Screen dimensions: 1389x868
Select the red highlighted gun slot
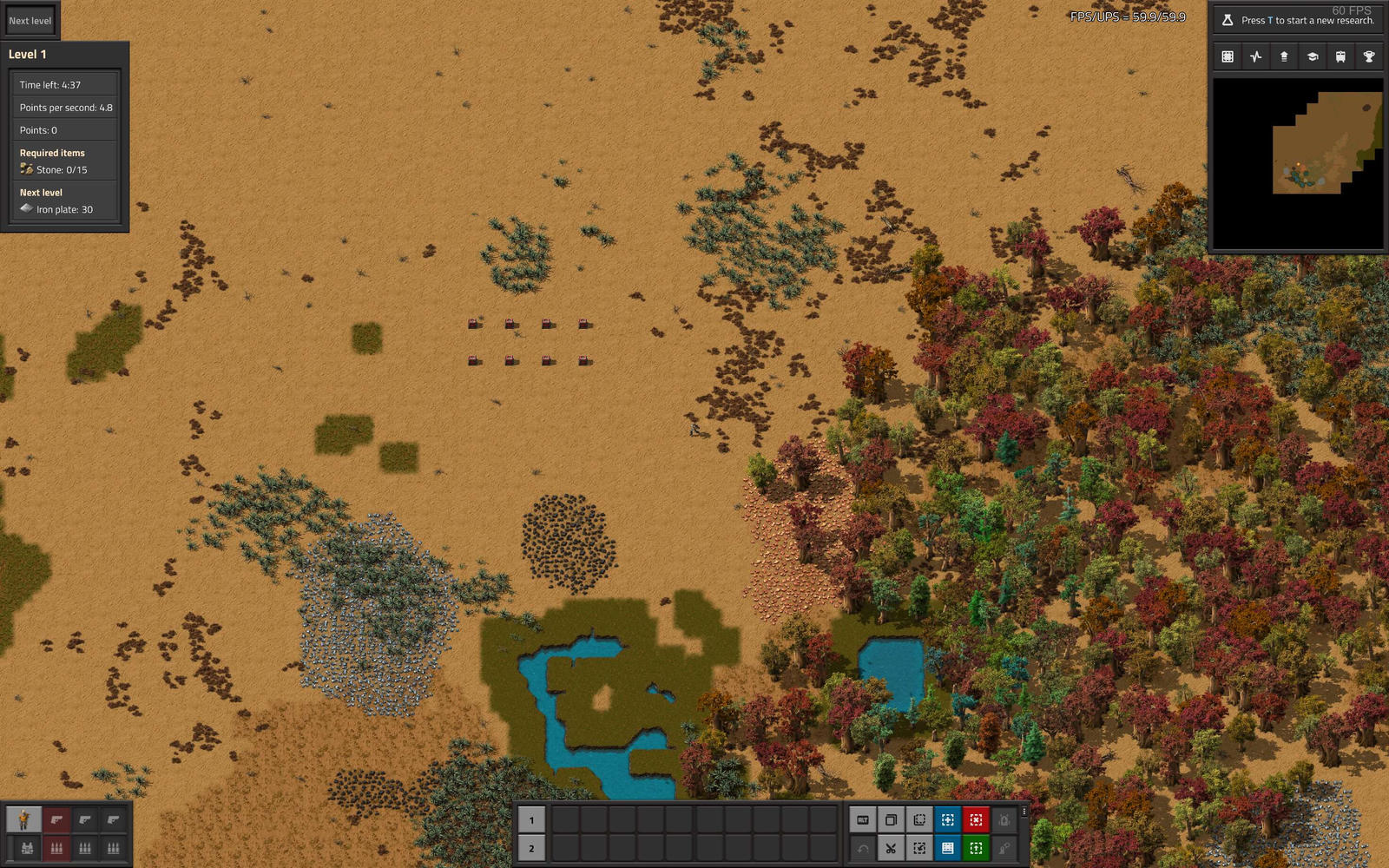(x=56, y=819)
